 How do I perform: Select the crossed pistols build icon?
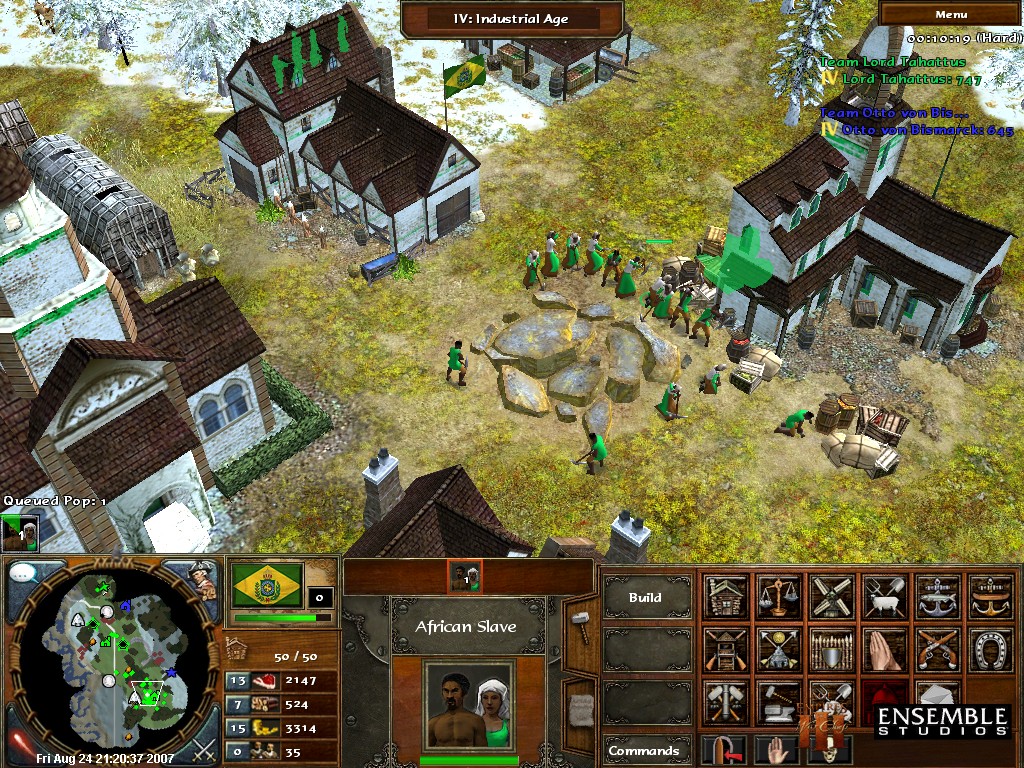pos(936,649)
